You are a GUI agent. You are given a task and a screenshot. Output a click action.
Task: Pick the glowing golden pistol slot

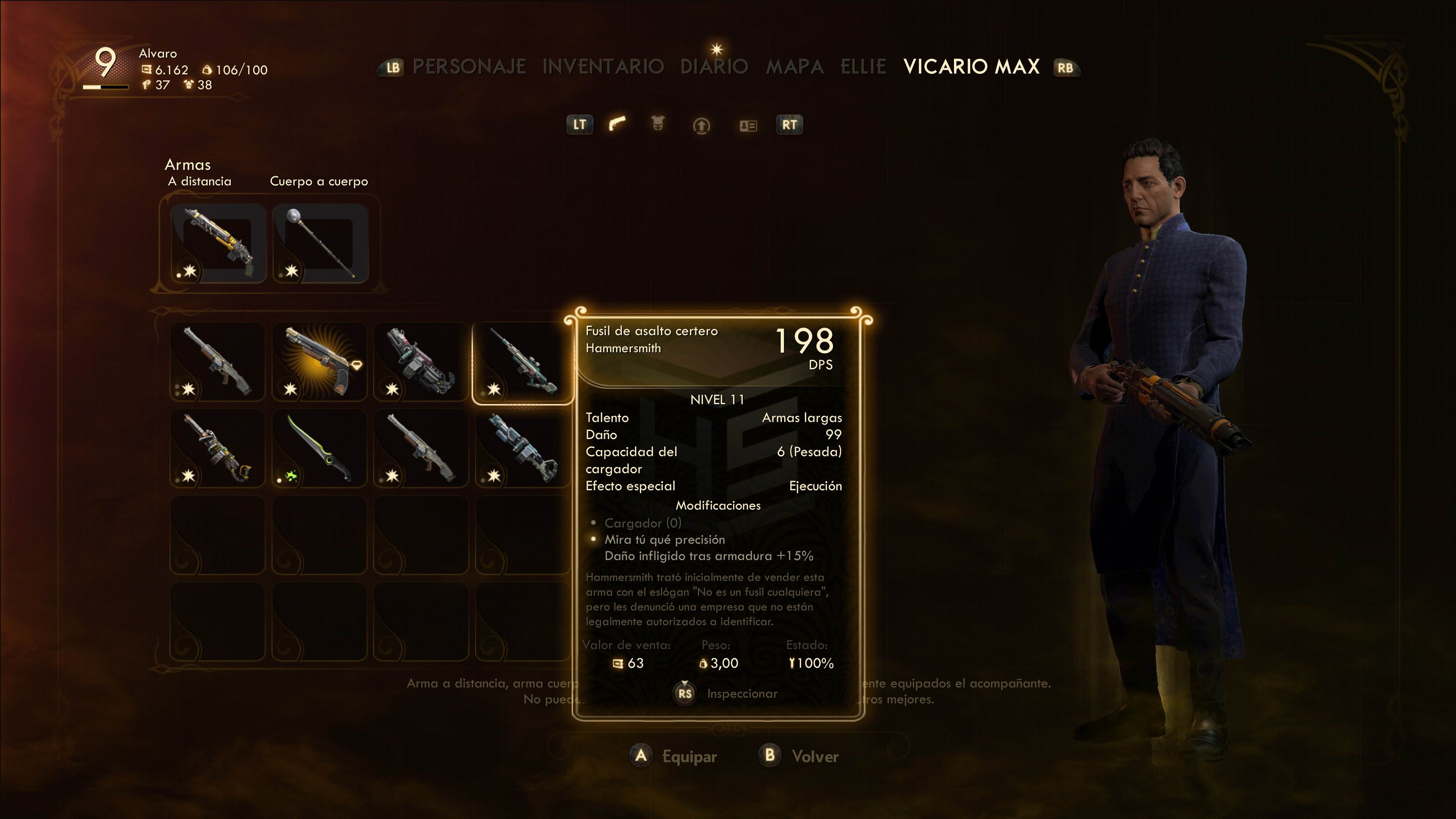pyautogui.click(x=320, y=362)
